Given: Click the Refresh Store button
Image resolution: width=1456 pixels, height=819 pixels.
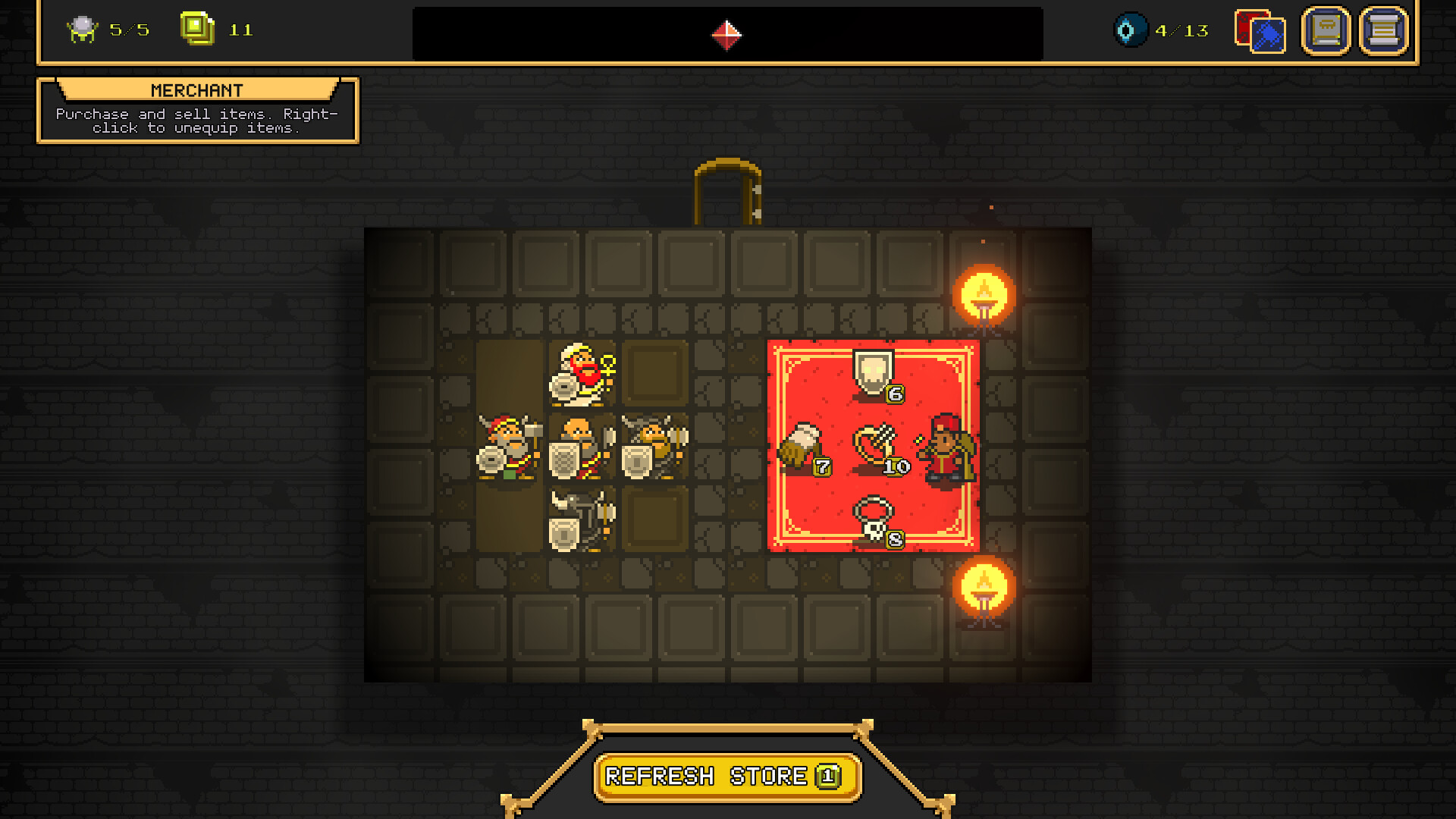Looking at the screenshot, I should coord(728,775).
